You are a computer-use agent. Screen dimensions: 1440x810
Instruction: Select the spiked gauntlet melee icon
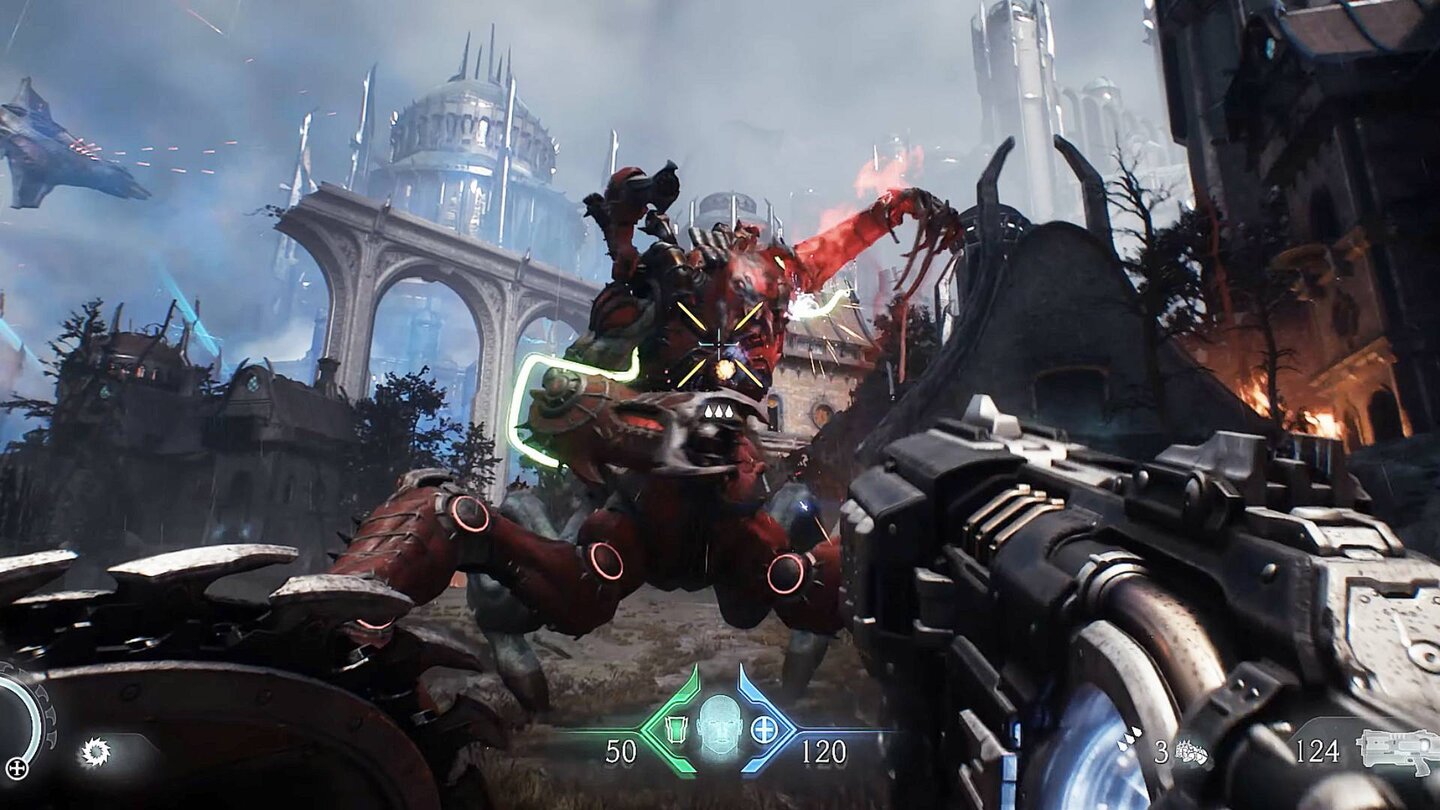(1190, 752)
